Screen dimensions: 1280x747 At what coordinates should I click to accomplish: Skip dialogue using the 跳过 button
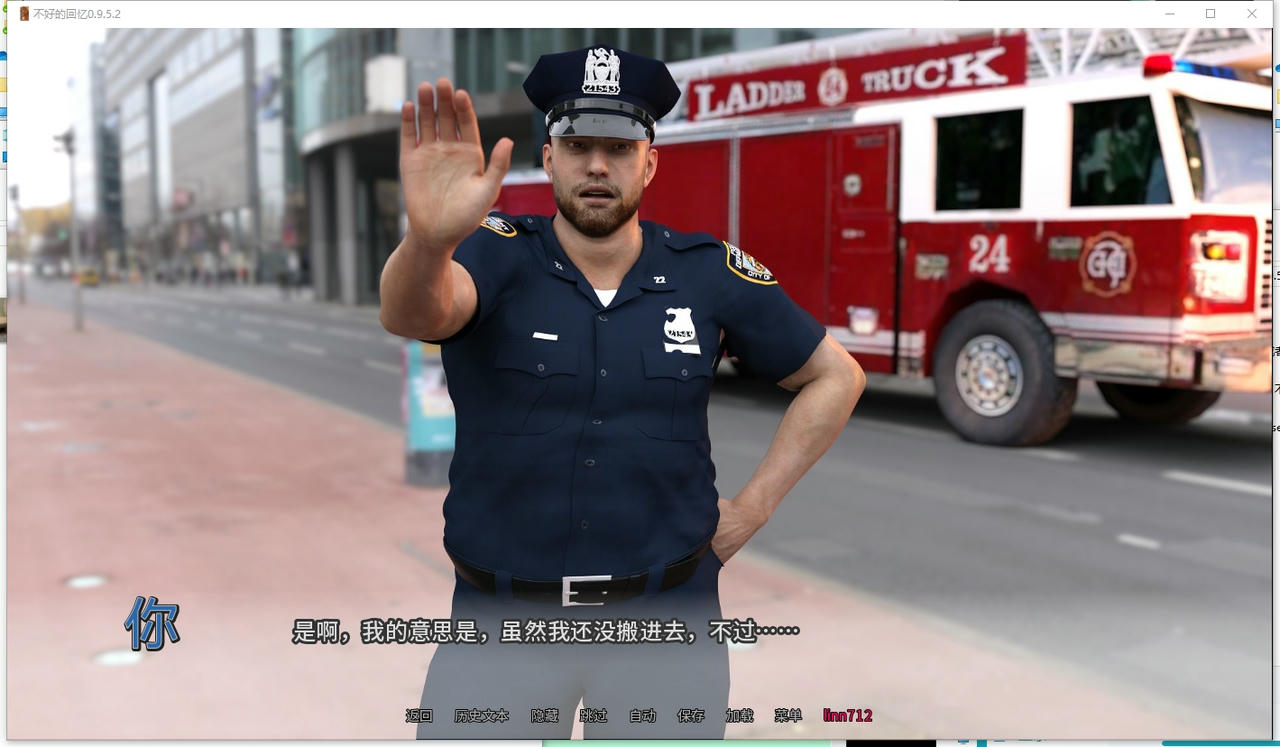coord(593,716)
